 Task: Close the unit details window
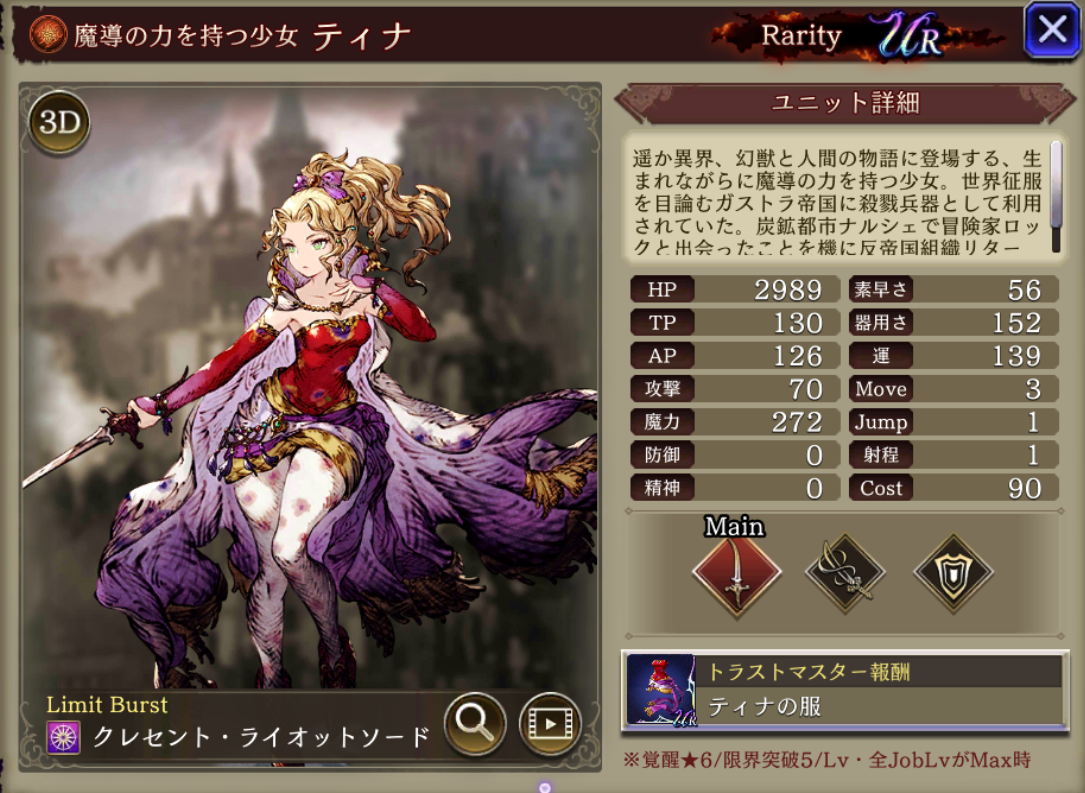coord(1051,30)
